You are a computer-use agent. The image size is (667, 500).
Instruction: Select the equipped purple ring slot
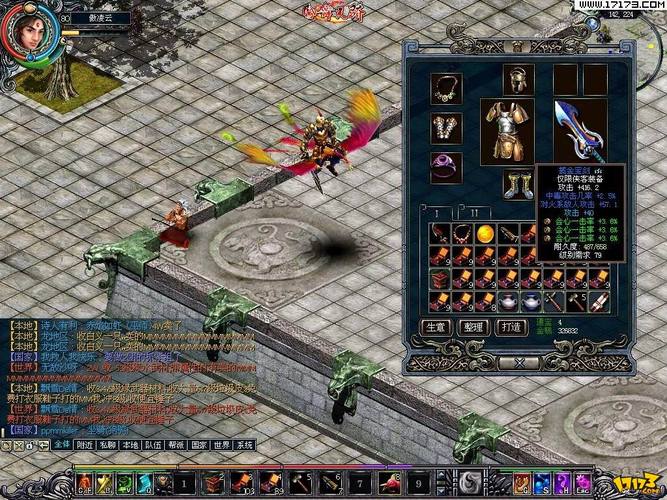tap(446, 165)
